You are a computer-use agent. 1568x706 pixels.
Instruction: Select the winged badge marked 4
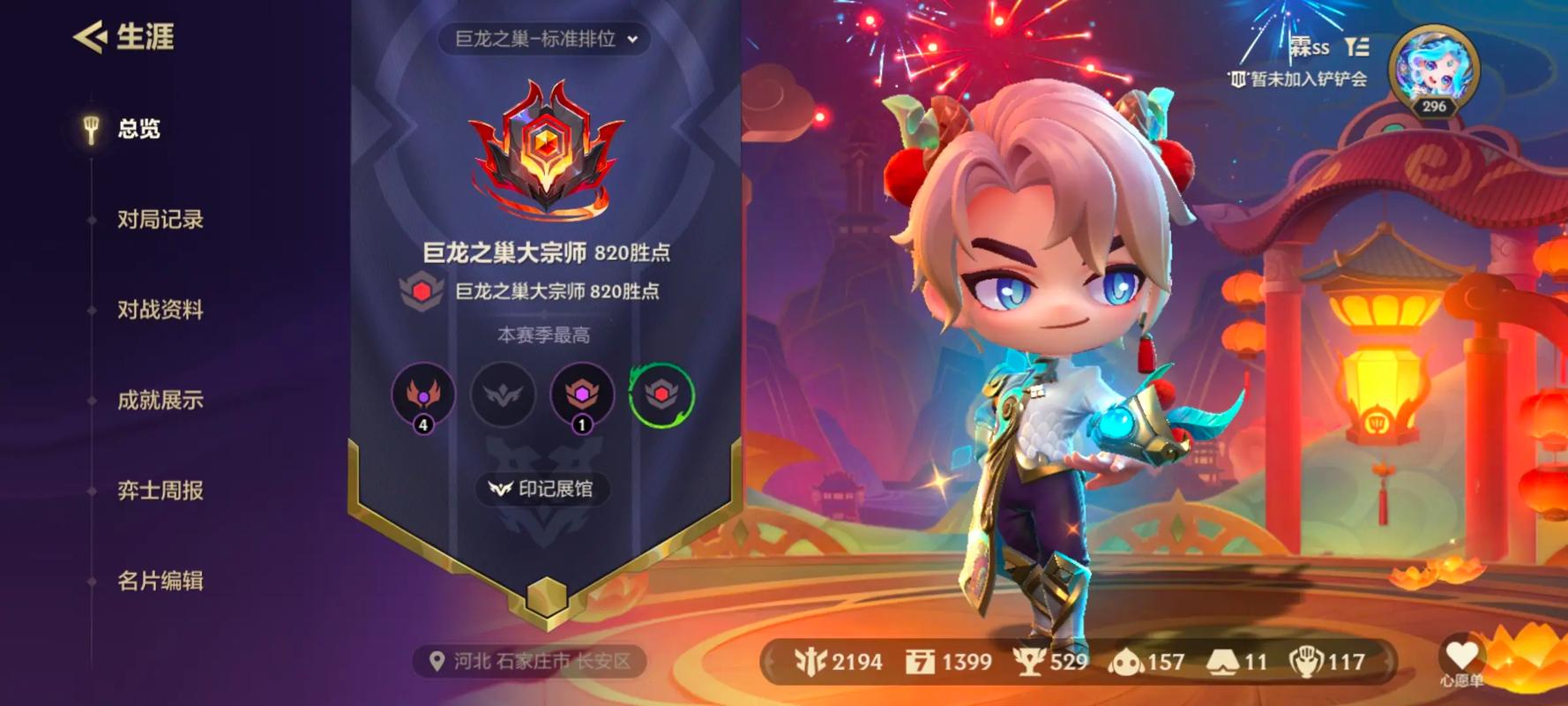tap(423, 394)
